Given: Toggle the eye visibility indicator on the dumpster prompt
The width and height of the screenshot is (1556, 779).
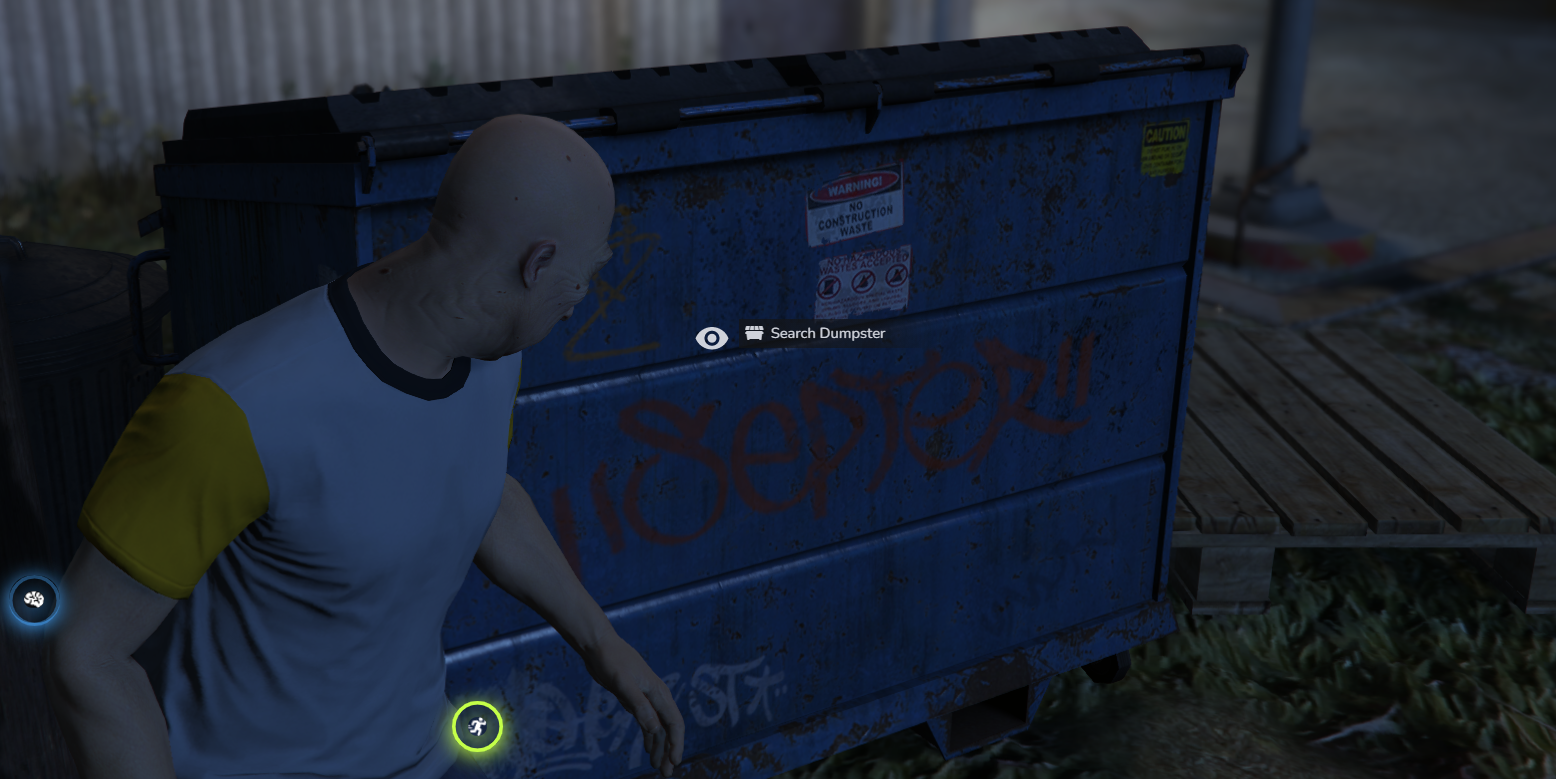Looking at the screenshot, I should (x=712, y=338).
